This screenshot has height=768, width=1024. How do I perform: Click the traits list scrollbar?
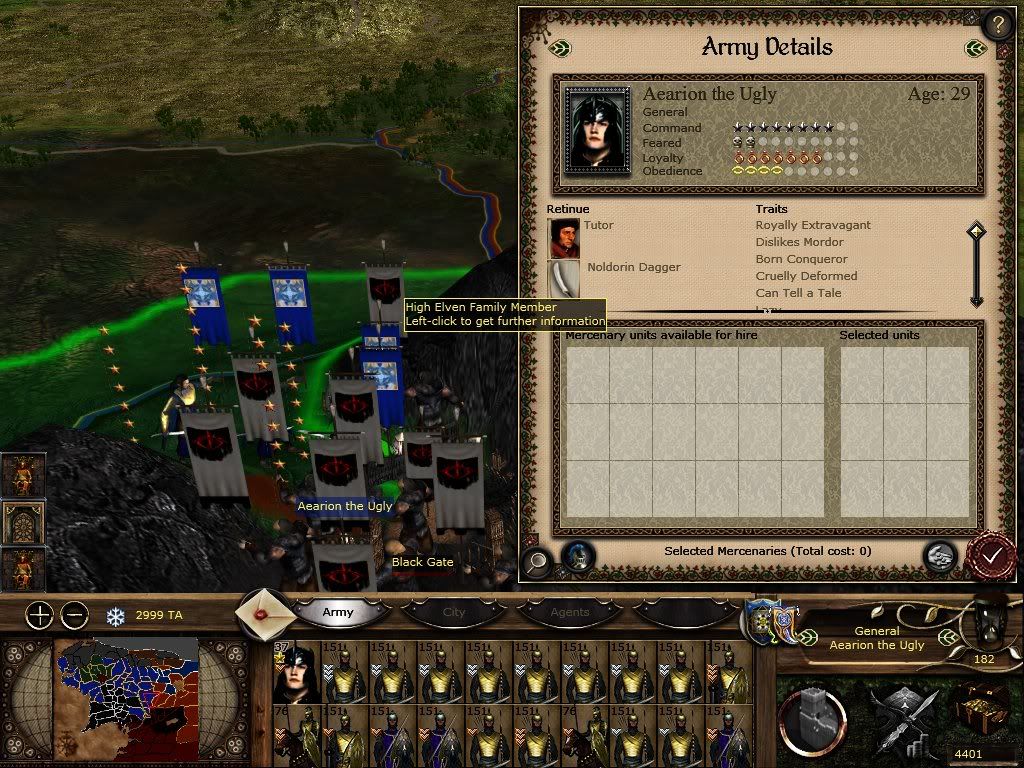976,265
